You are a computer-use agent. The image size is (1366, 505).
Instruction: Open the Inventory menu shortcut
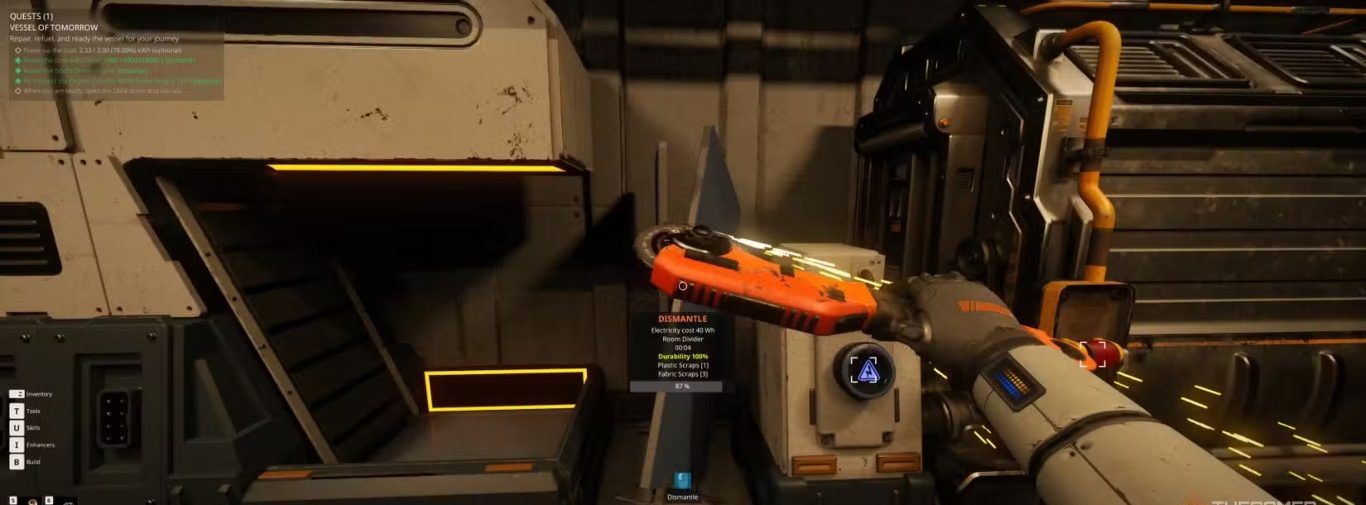point(17,394)
